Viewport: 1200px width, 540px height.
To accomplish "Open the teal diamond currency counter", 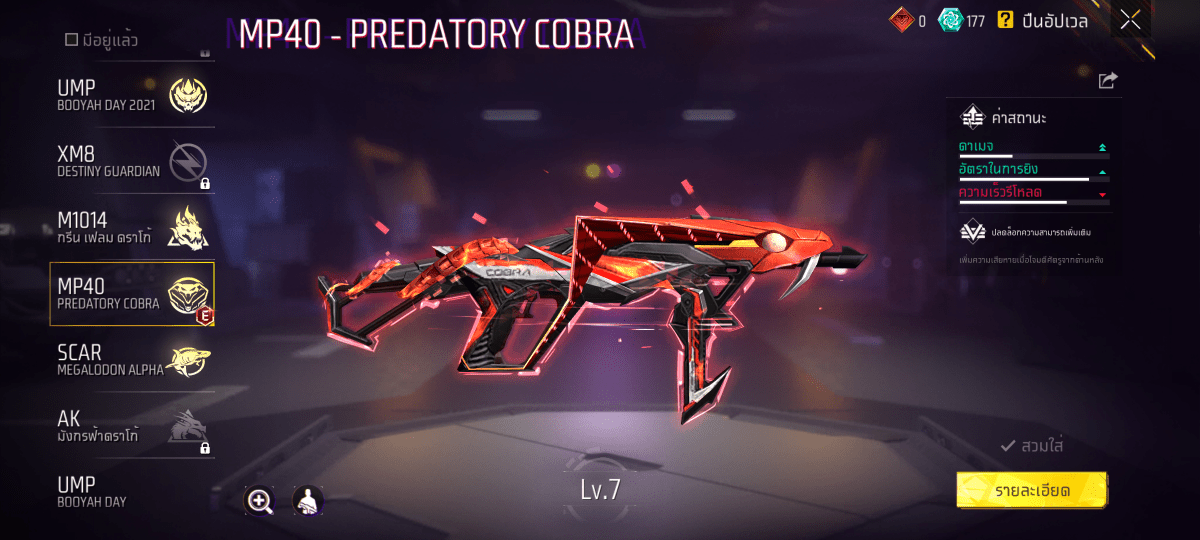I will pyautogui.click(x=962, y=20).
